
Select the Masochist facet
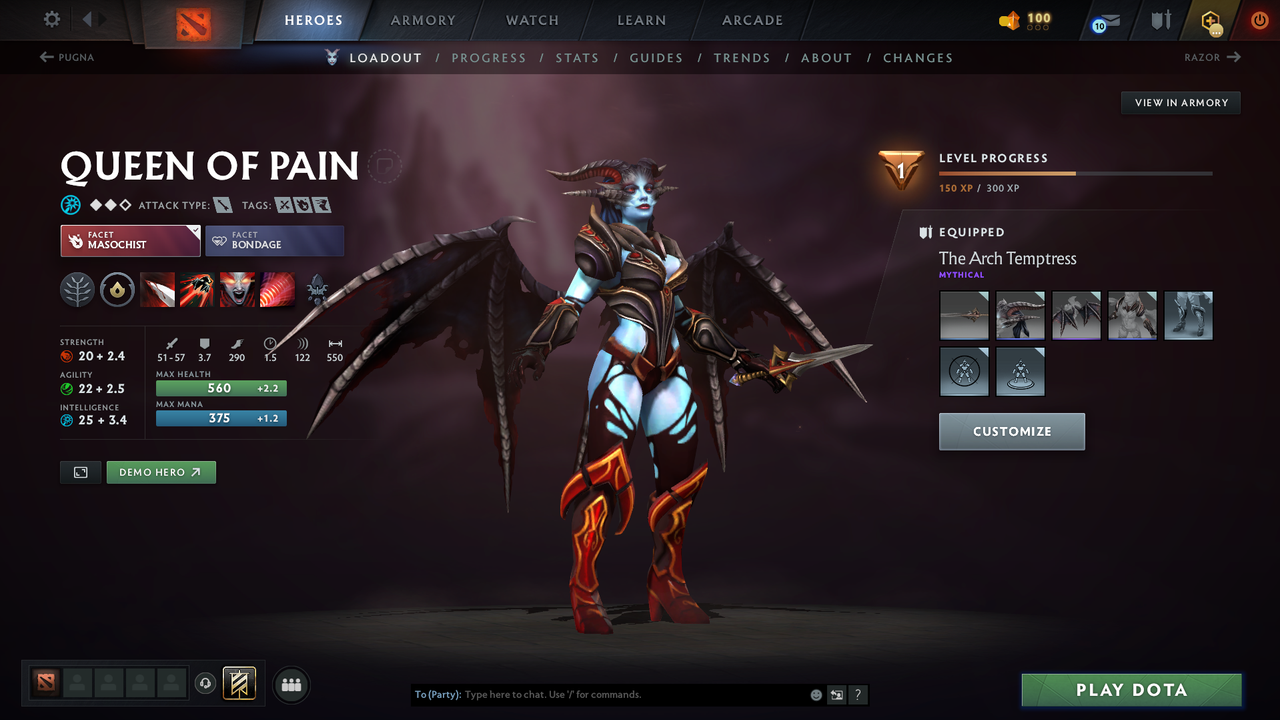pyautogui.click(x=130, y=240)
